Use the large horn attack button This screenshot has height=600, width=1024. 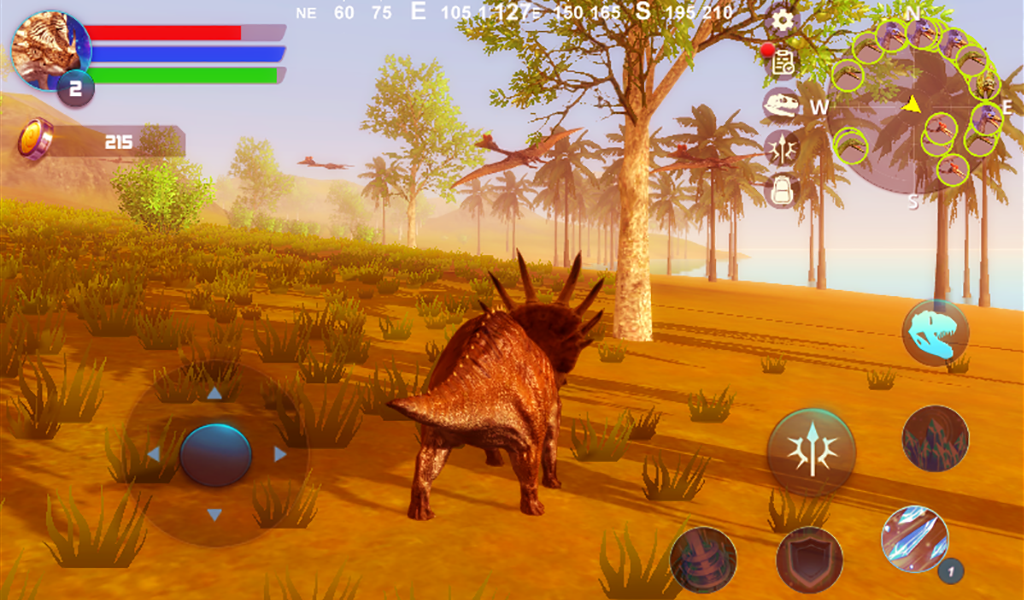[811, 450]
